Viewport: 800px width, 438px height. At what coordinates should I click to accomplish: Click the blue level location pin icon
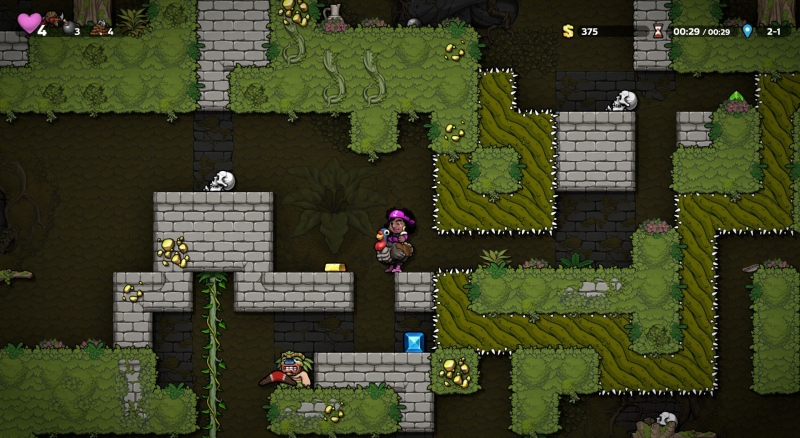[746, 31]
